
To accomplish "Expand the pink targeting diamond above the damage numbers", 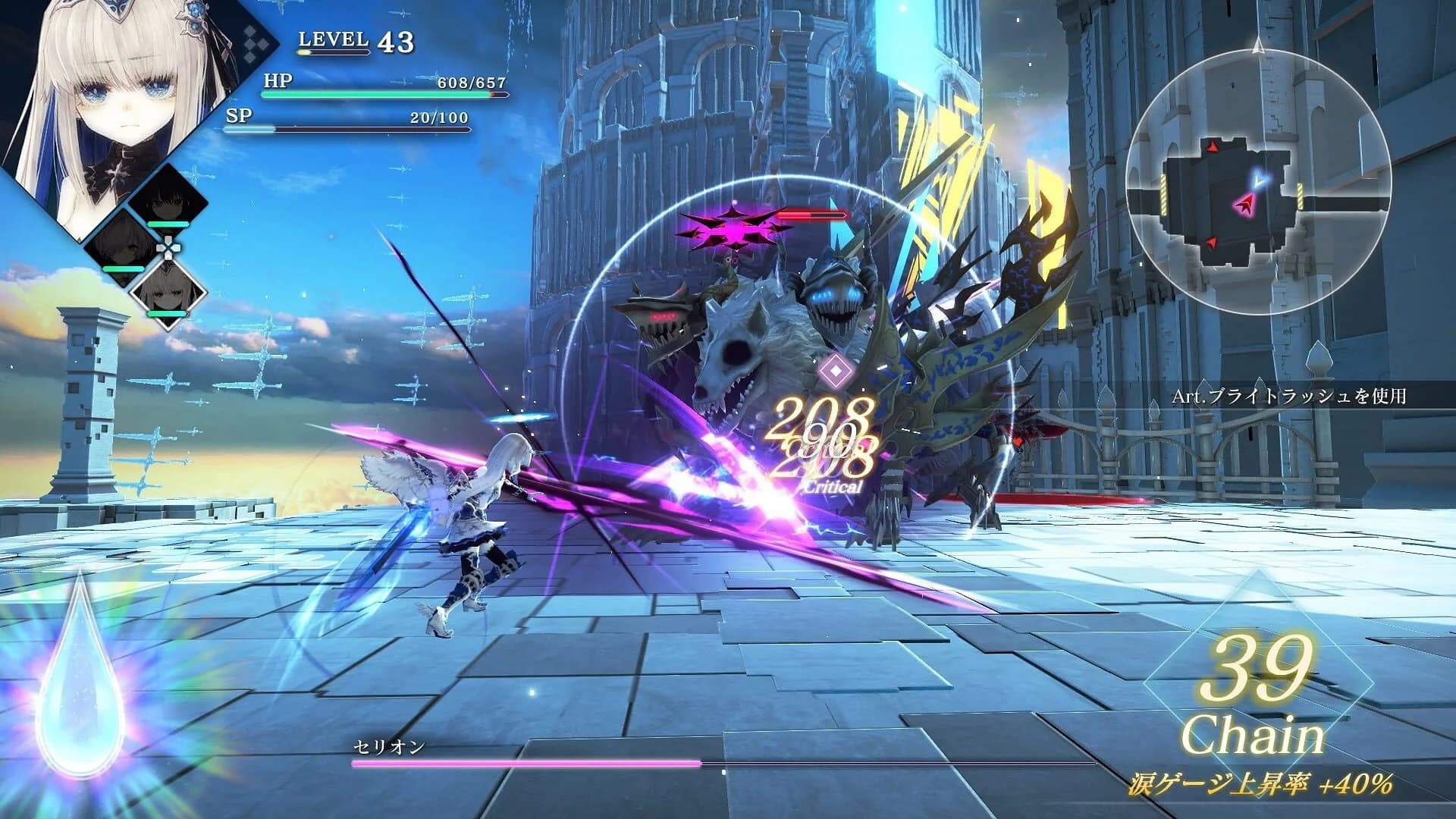I will pyautogui.click(x=836, y=369).
